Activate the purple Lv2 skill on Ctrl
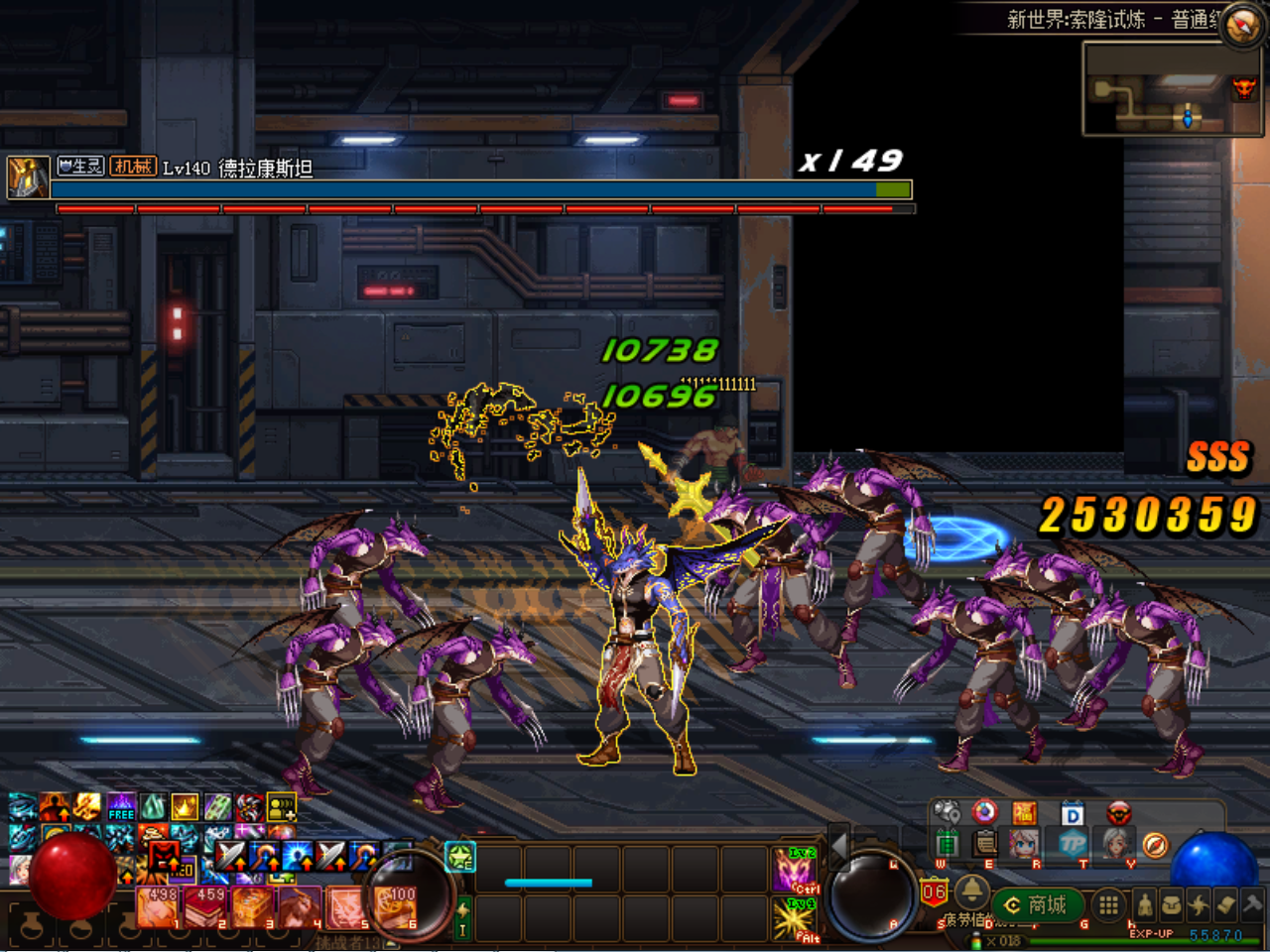1270x952 pixels. (x=796, y=870)
